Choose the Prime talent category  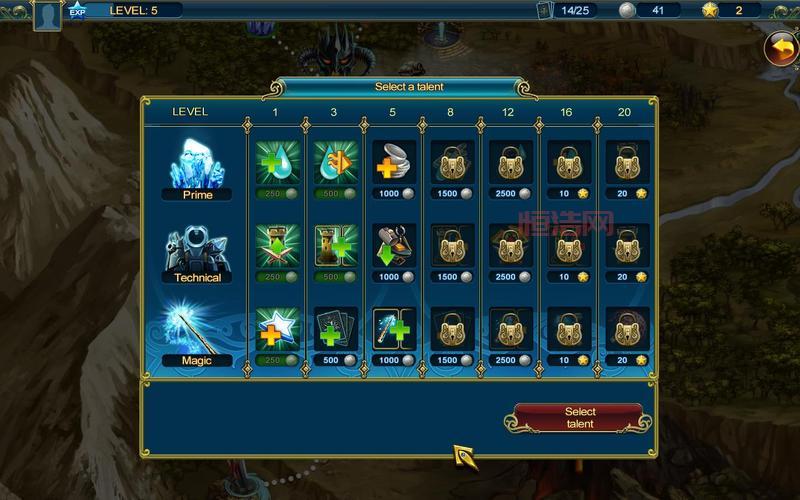[197, 167]
